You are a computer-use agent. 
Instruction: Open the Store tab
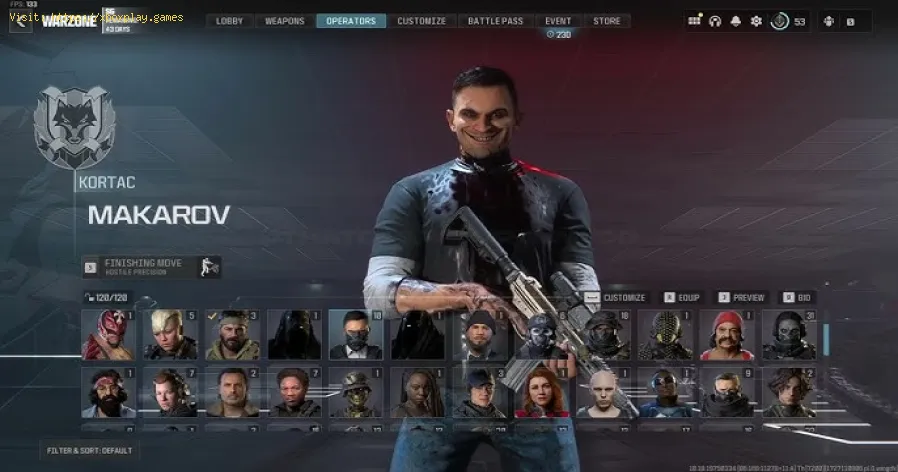click(606, 21)
